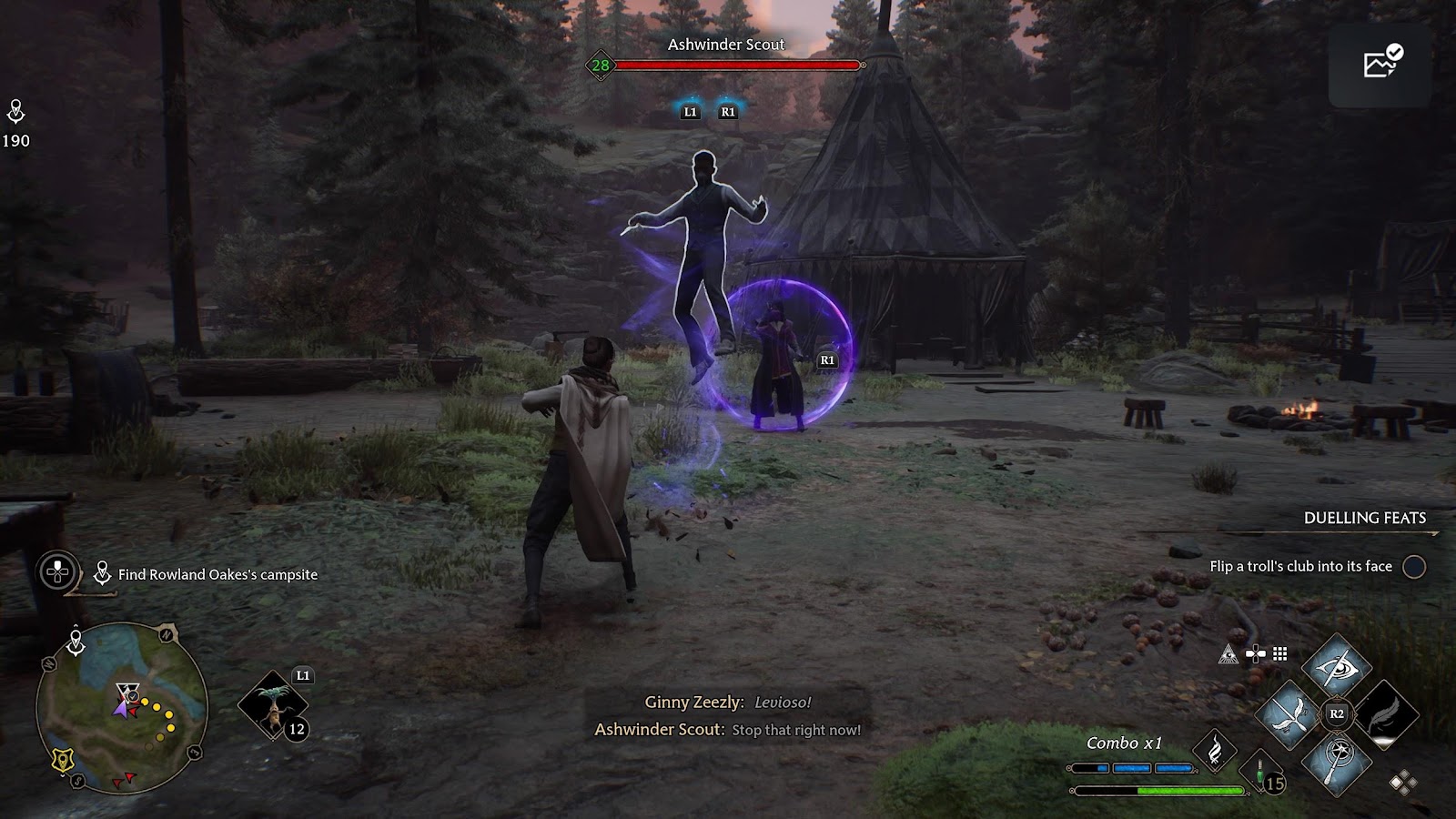Click the spell set diamond selector
Viewport: 1456px width, 819px height.
pos(1402,783)
